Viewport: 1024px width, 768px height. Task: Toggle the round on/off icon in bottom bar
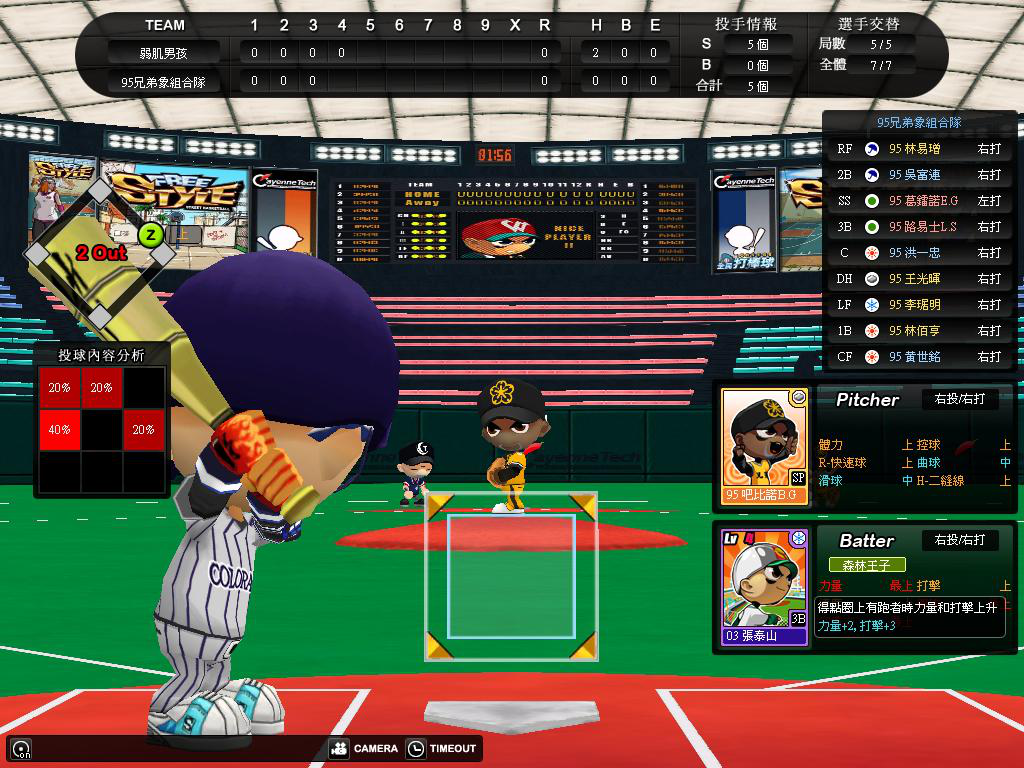pyautogui.click(x=20, y=748)
